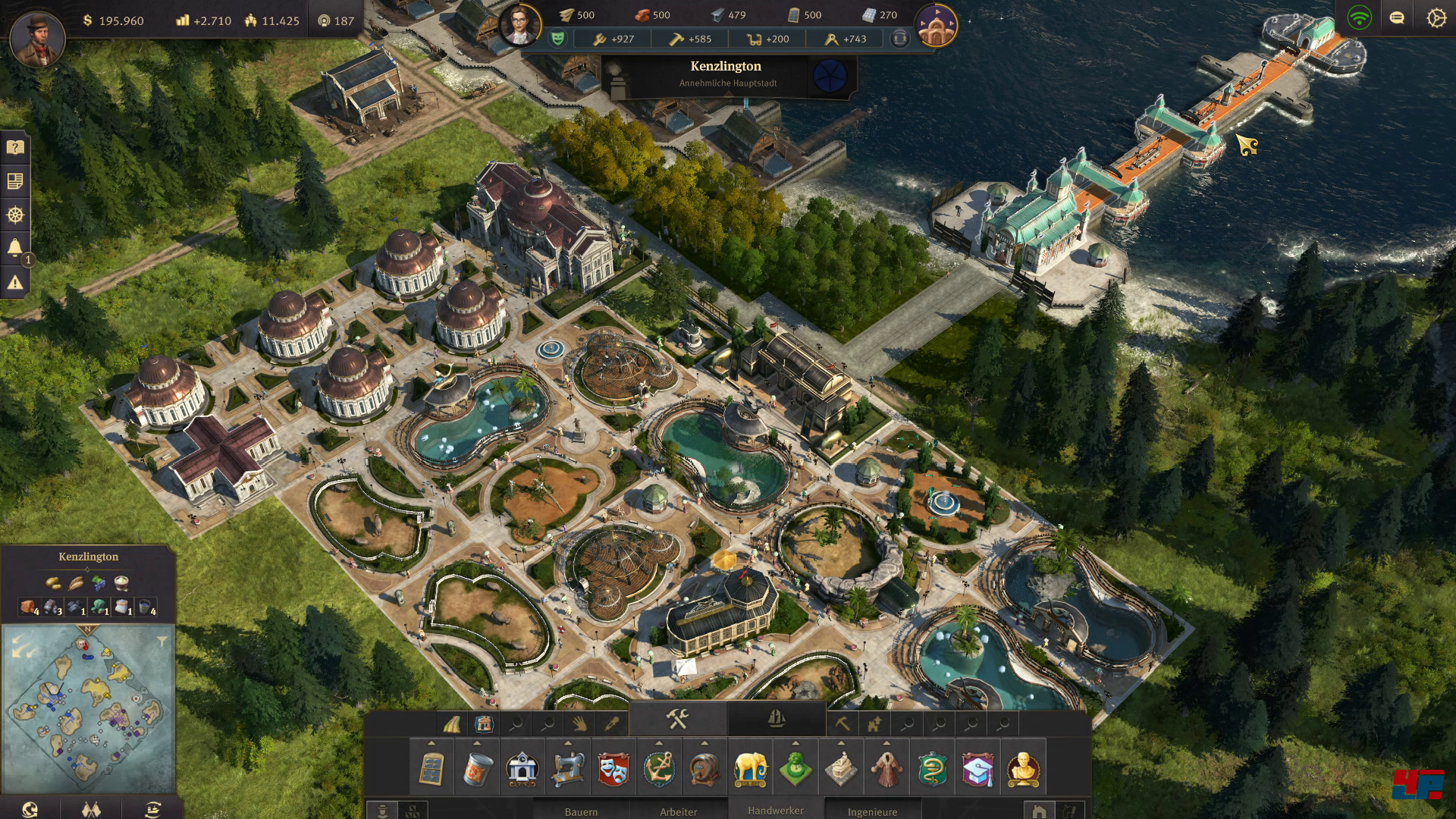
Task: Open notifications bell in side menu
Action: pos(15,248)
